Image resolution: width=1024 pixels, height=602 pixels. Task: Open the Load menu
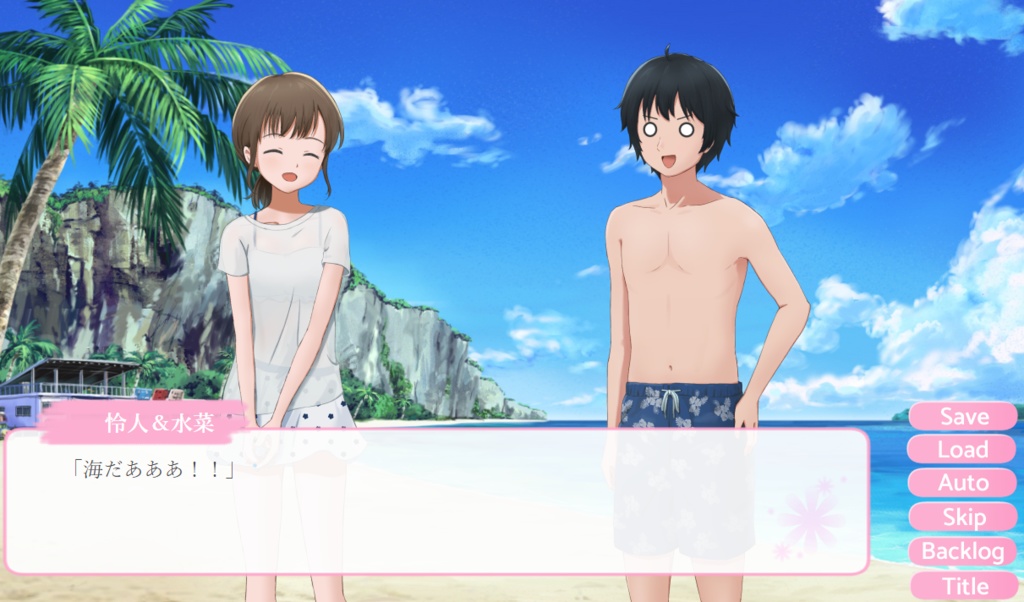pyautogui.click(x=963, y=450)
